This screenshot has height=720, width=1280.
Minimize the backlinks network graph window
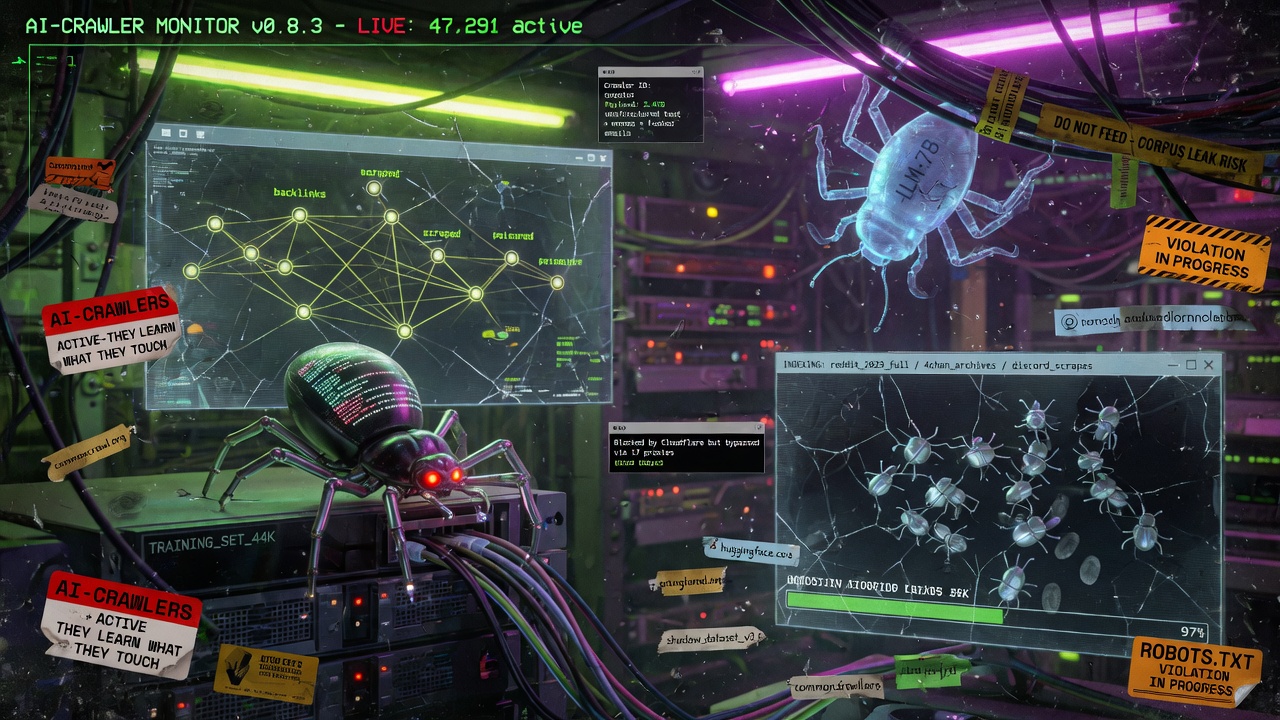[x=579, y=157]
